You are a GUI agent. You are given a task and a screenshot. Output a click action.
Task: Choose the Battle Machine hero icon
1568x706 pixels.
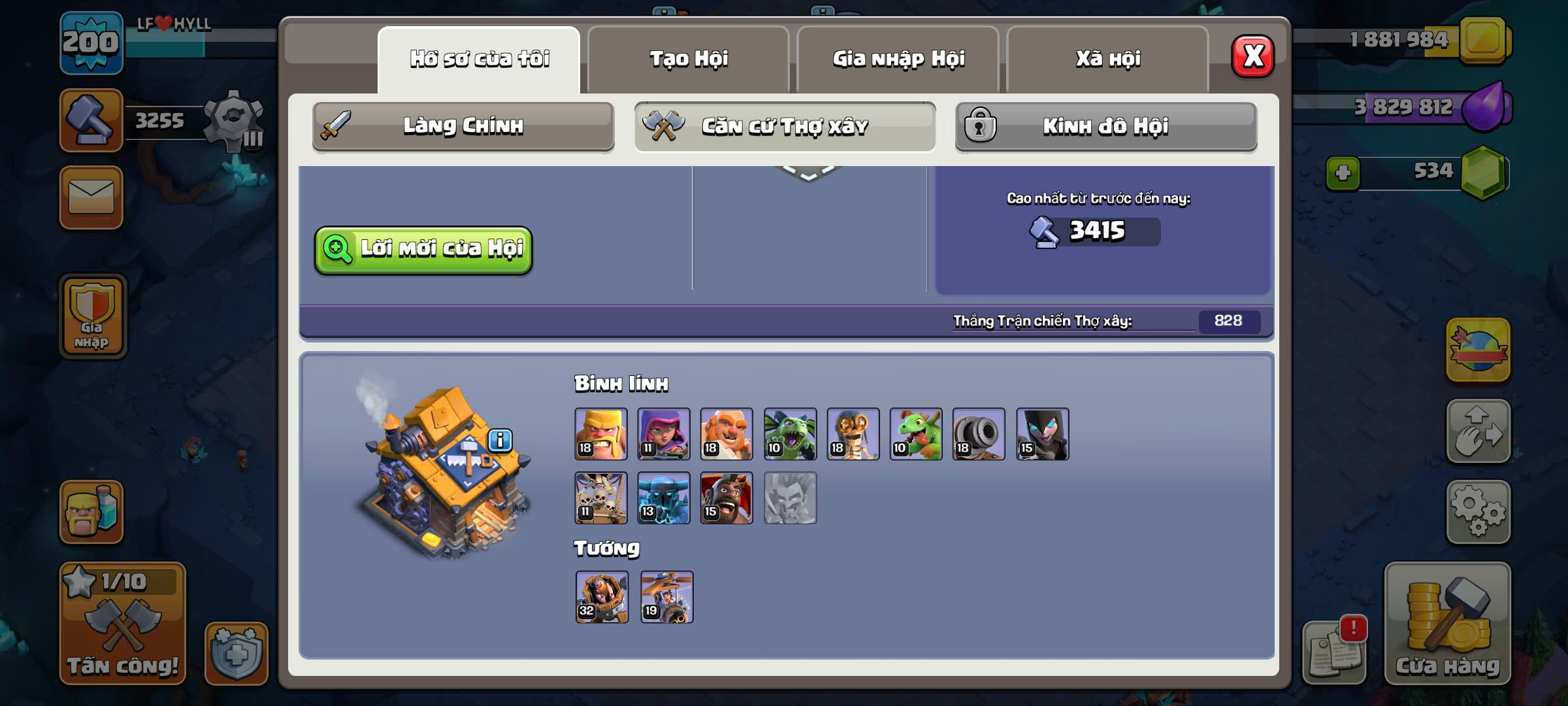(x=602, y=597)
